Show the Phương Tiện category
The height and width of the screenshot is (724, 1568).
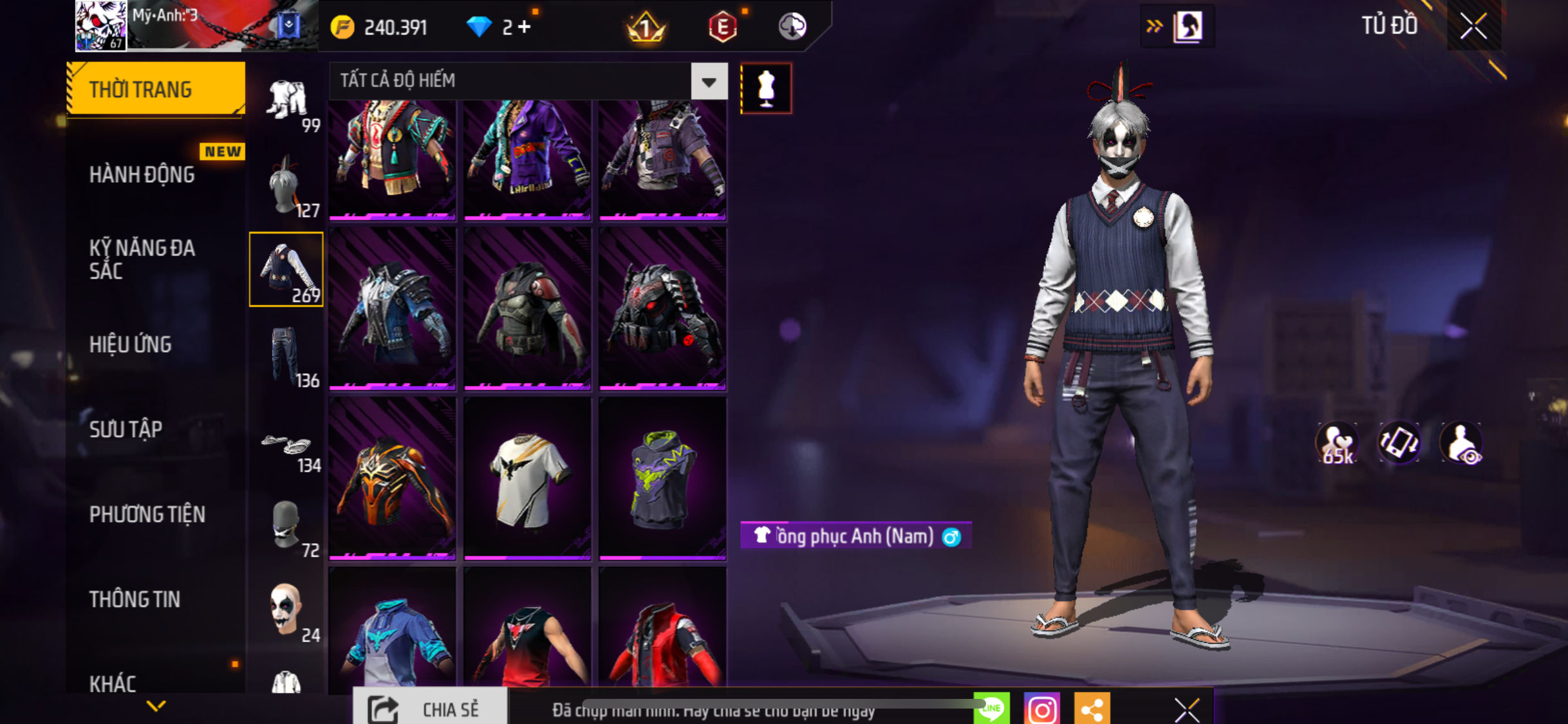pyautogui.click(x=147, y=514)
